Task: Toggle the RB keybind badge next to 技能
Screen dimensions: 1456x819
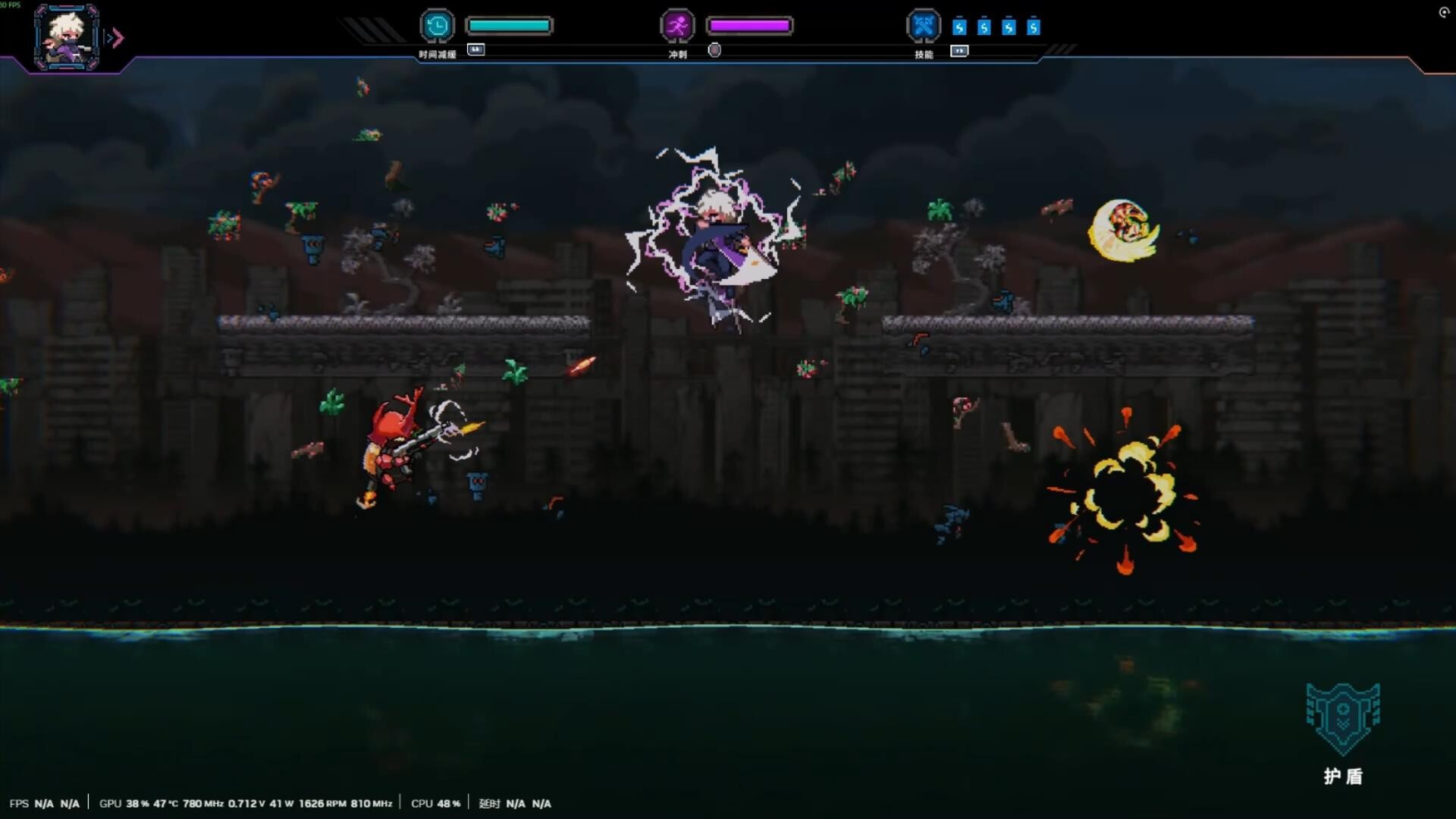Action: (x=960, y=52)
